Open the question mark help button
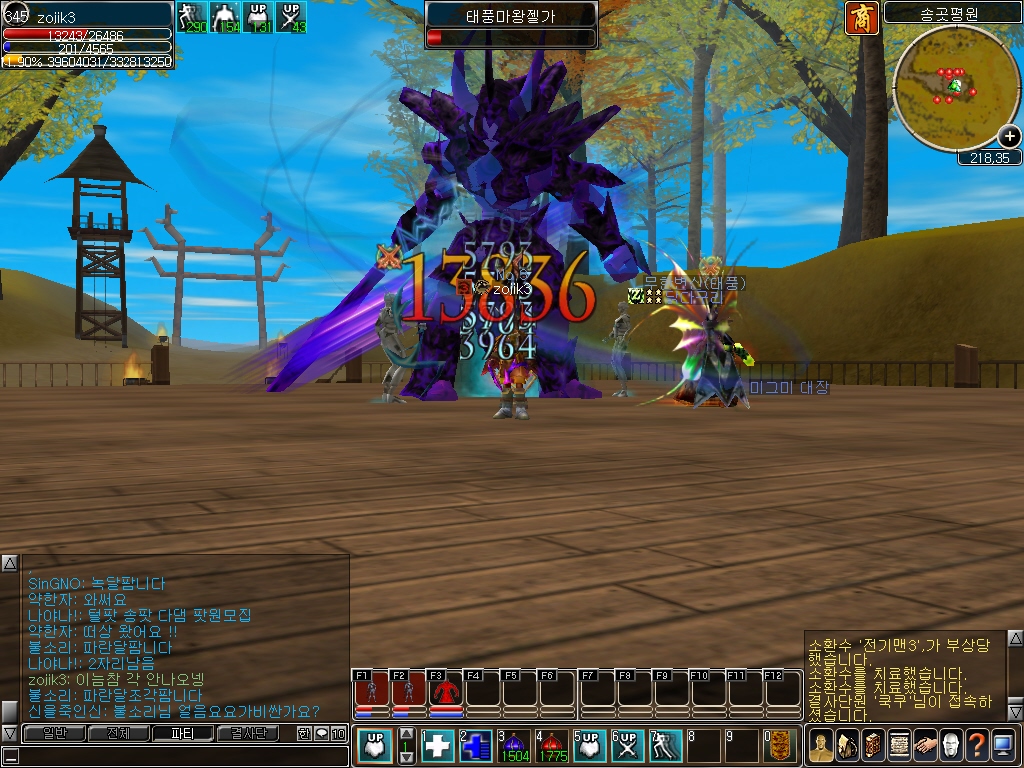This screenshot has width=1024, height=768. coord(977,745)
